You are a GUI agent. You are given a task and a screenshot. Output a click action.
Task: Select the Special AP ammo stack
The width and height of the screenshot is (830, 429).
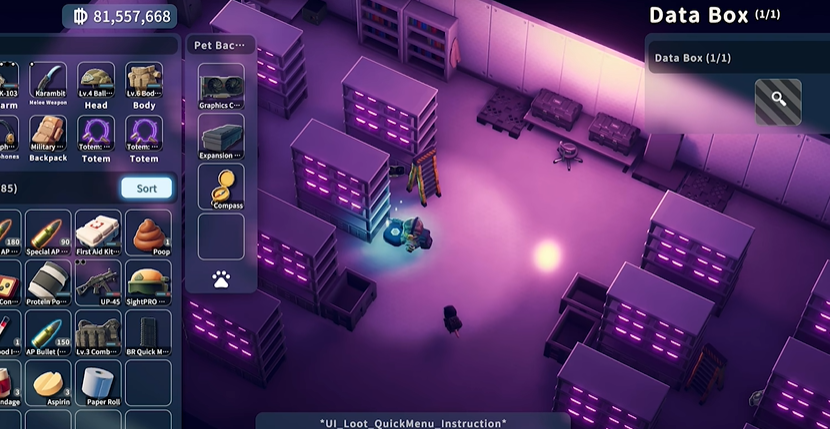click(48, 232)
